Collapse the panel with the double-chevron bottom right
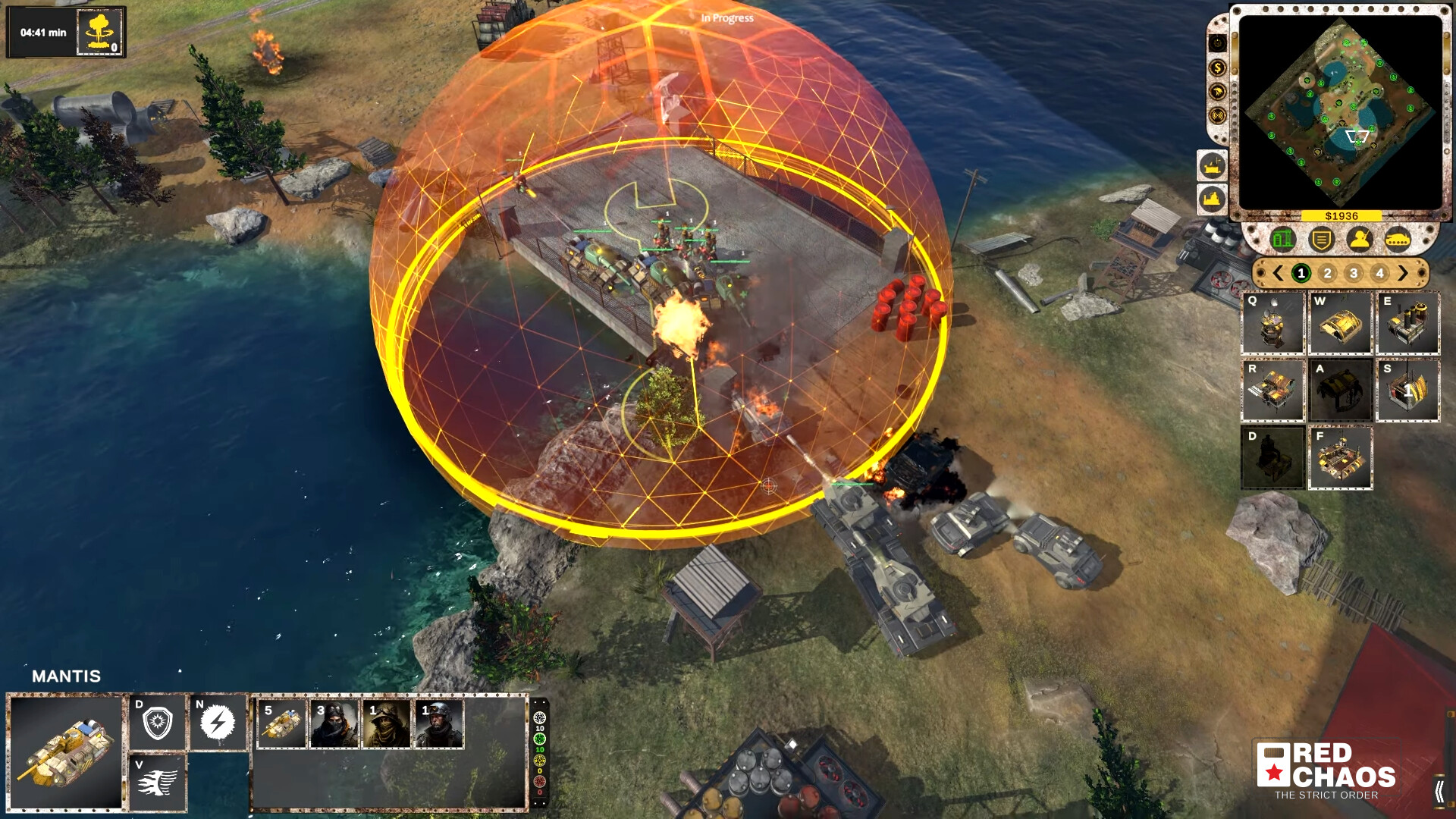Viewport: 1456px width, 819px height. coord(1439,791)
